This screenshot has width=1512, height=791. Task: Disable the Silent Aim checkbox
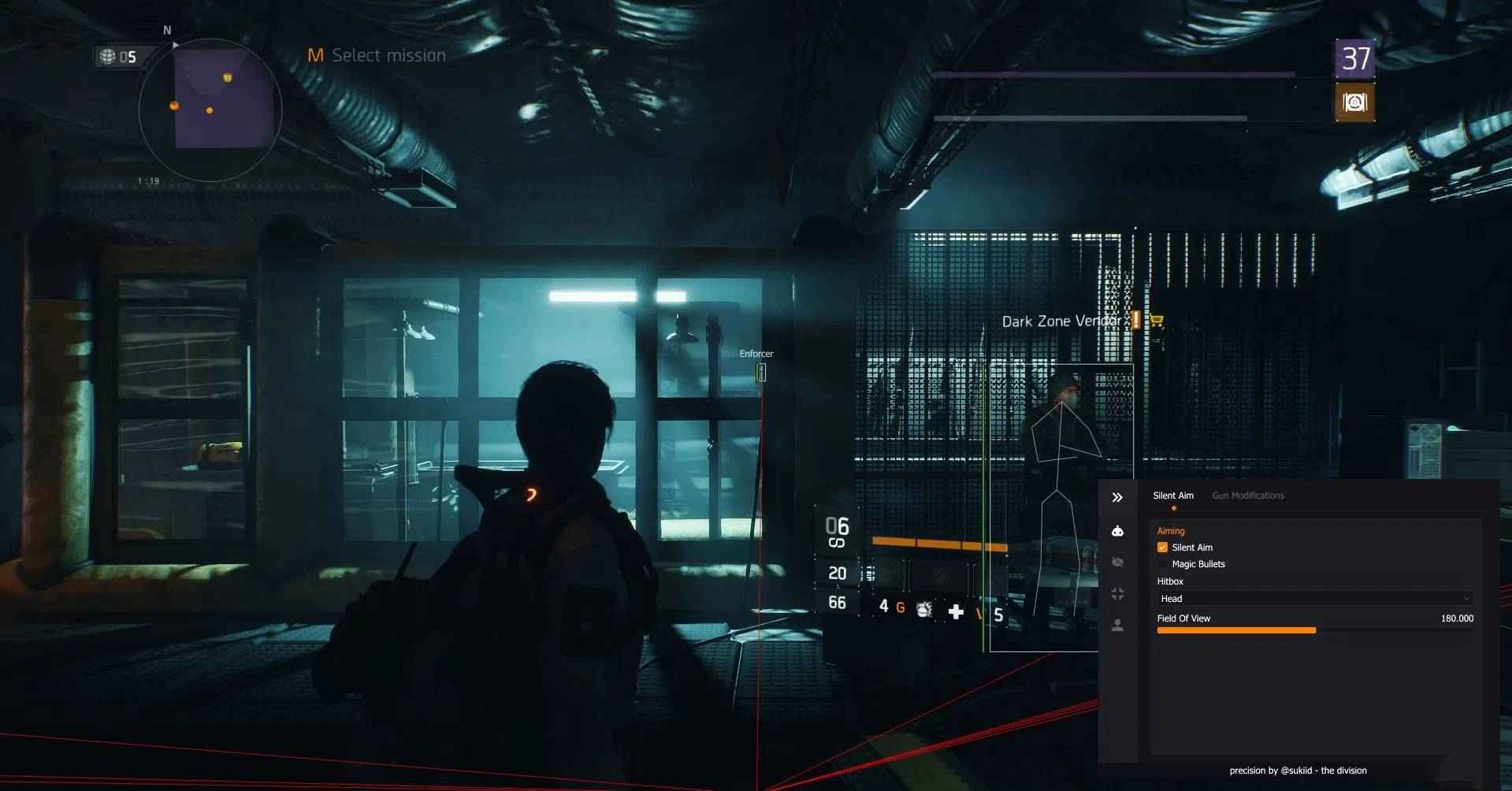pyautogui.click(x=1164, y=547)
